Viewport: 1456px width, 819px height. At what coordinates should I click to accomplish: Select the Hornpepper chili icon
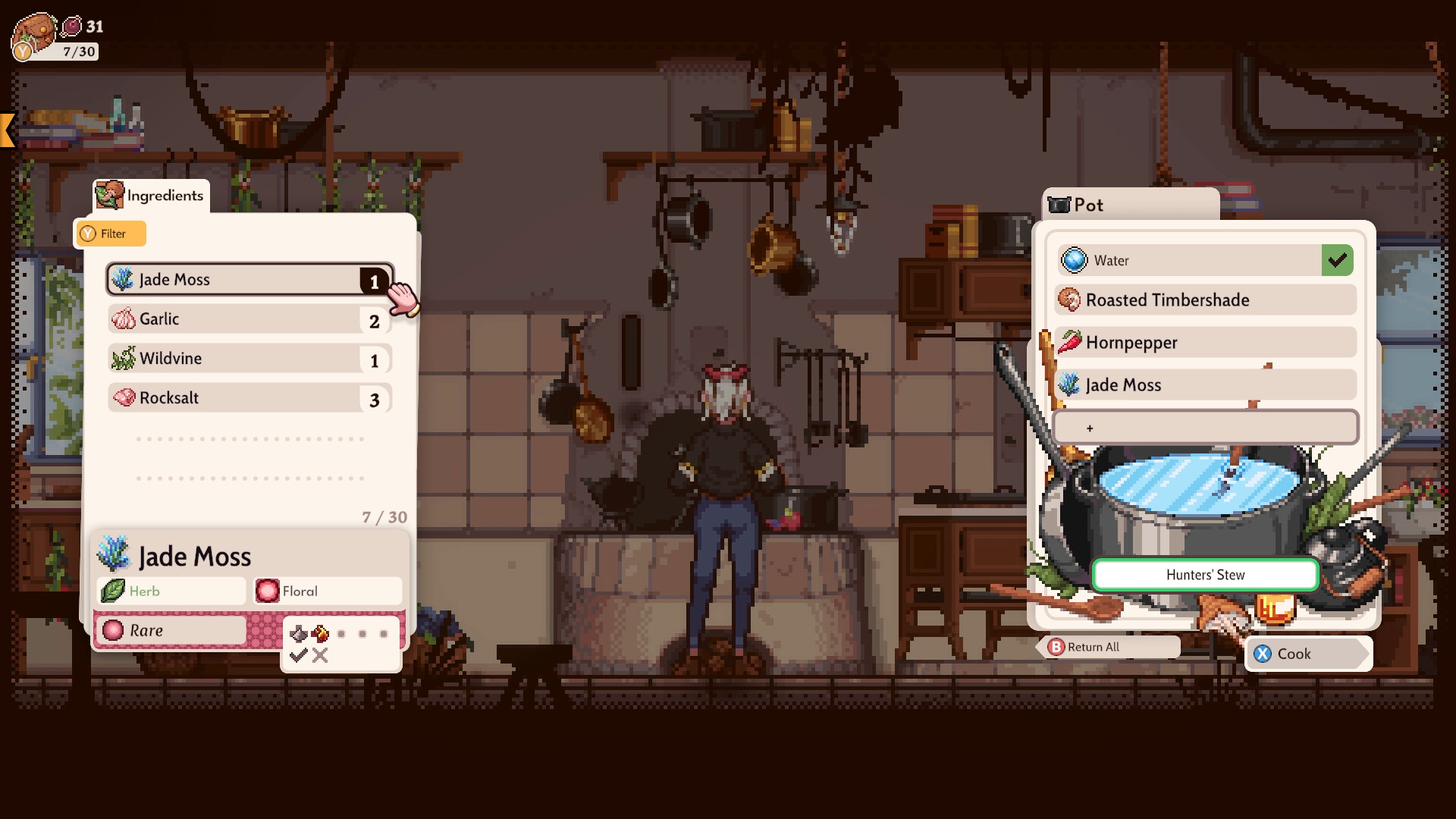click(x=1070, y=342)
